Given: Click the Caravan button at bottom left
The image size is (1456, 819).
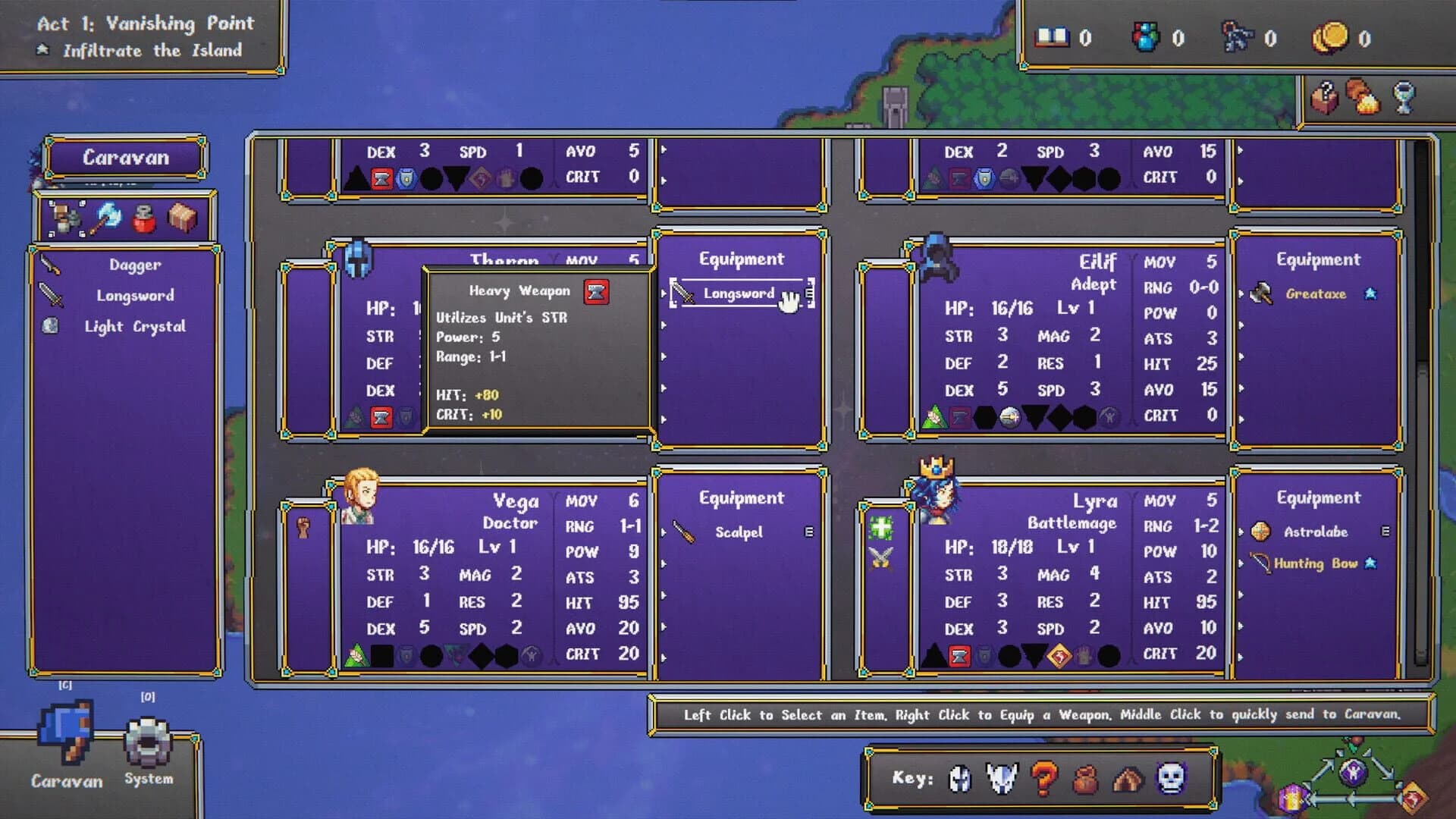Looking at the screenshot, I should pyautogui.click(x=64, y=747).
